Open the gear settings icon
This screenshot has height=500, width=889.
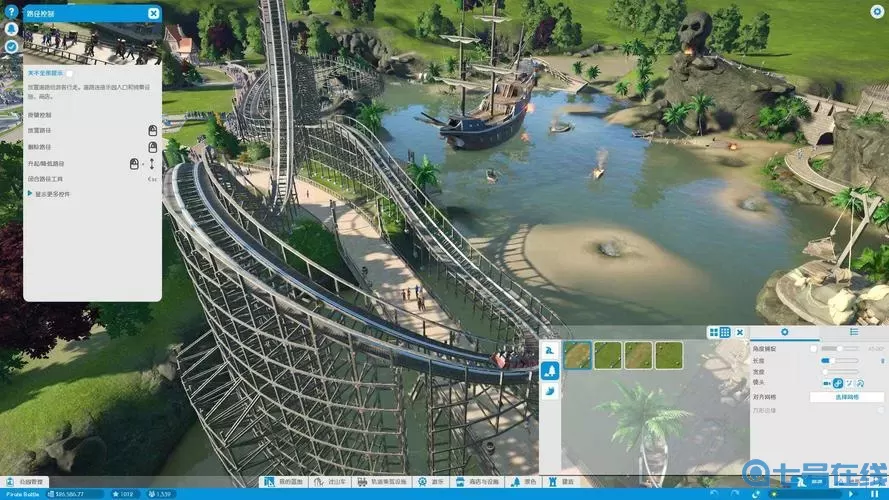coord(876,11)
